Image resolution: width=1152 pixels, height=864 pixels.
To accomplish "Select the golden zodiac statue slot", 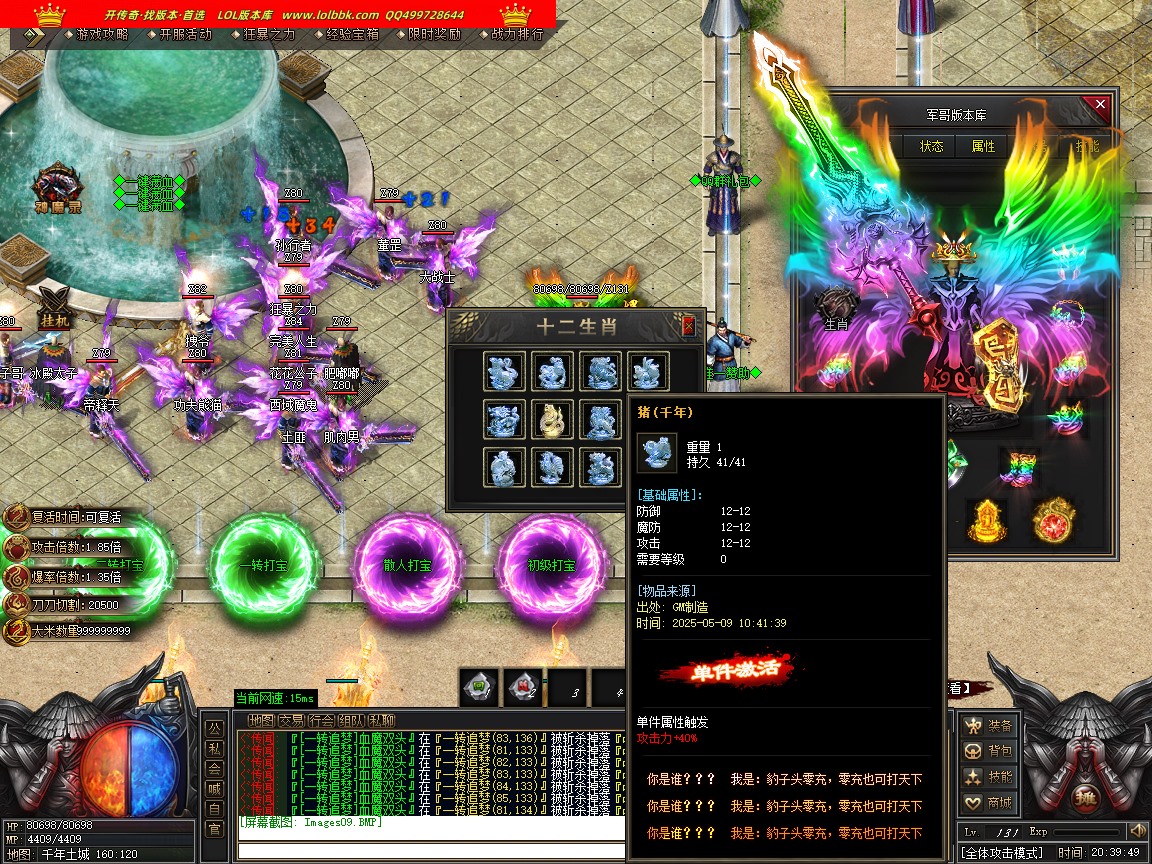I will coord(553,420).
